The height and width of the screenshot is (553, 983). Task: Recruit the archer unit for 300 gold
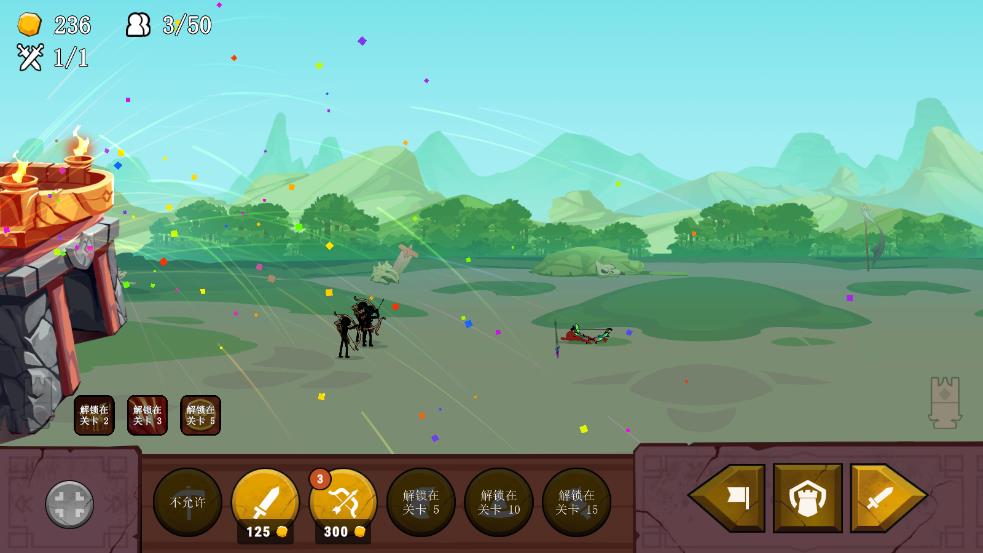pyautogui.click(x=343, y=502)
